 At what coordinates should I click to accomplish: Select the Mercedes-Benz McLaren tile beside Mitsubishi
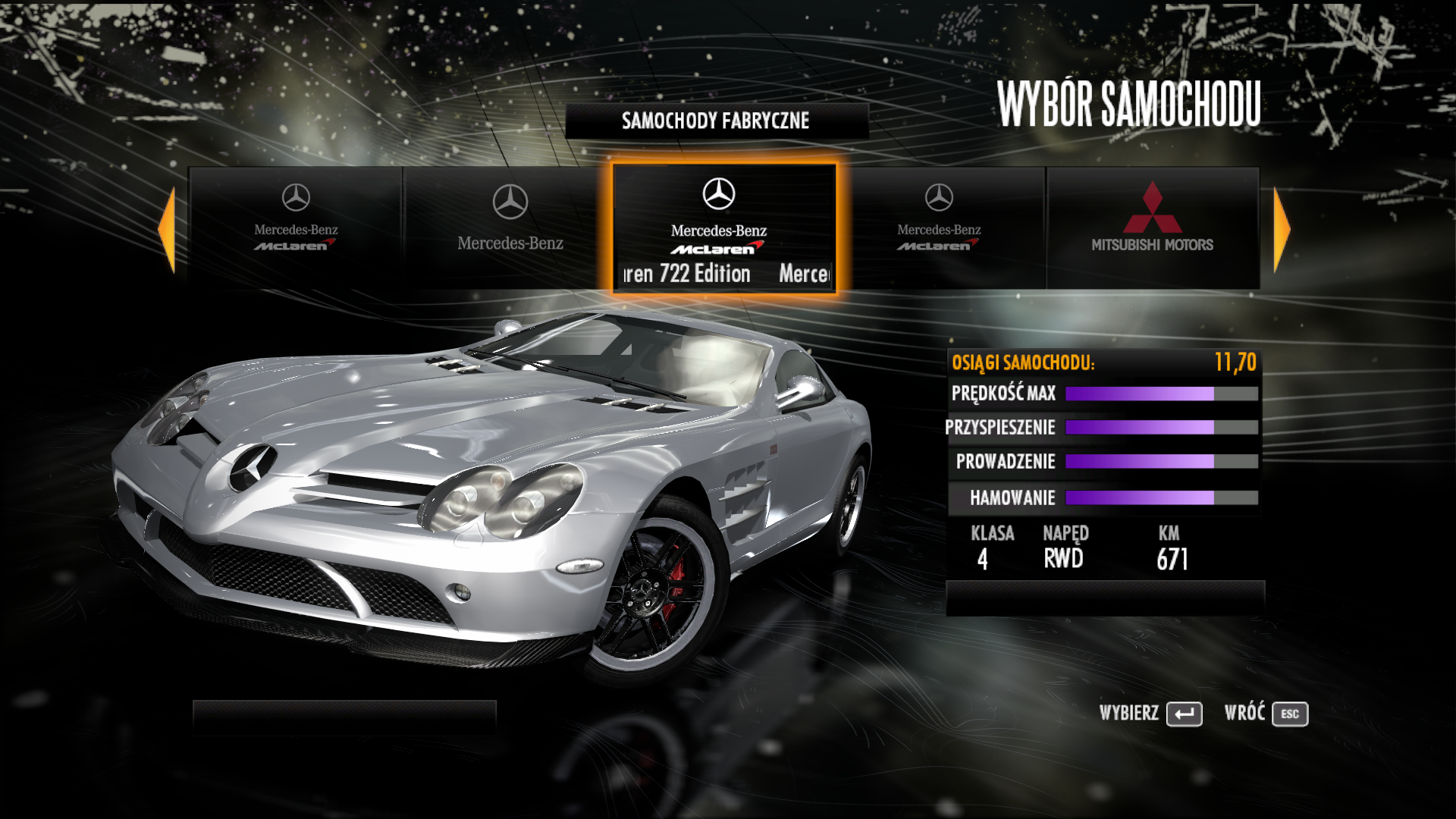[939, 227]
